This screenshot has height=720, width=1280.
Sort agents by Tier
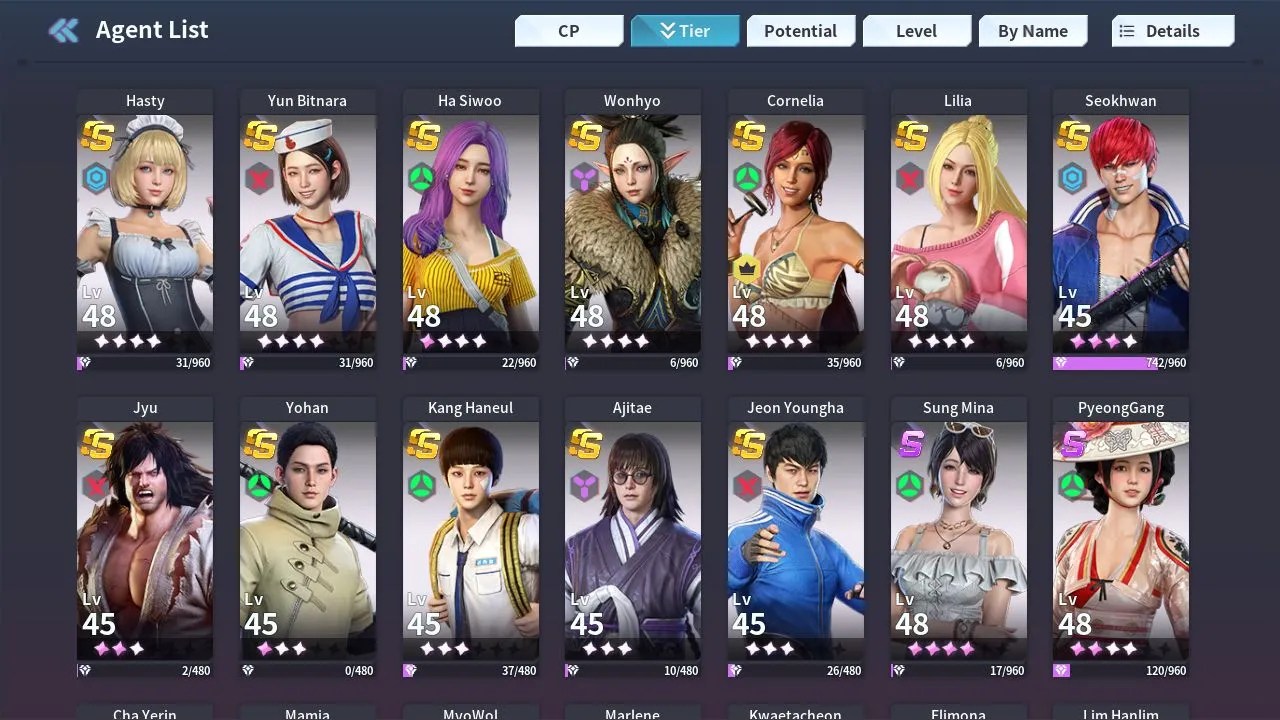pyautogui.click(x=685, y=31)
